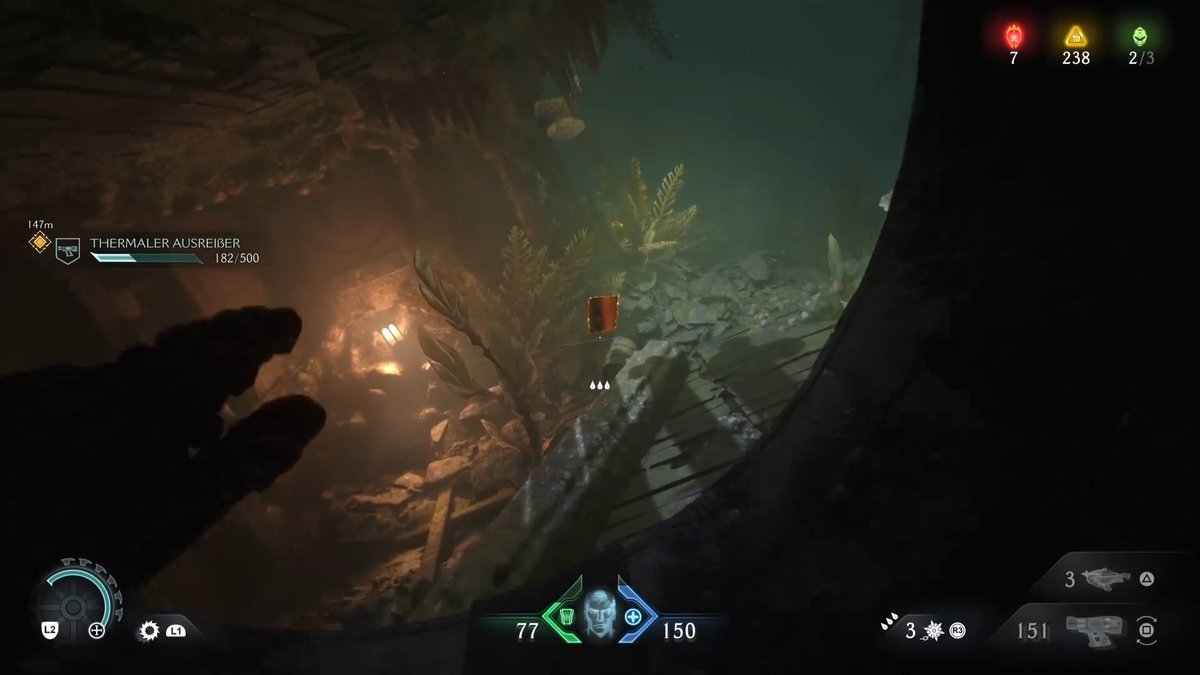Click the green armor icon

pyautogui.click(x=564, y=616)
